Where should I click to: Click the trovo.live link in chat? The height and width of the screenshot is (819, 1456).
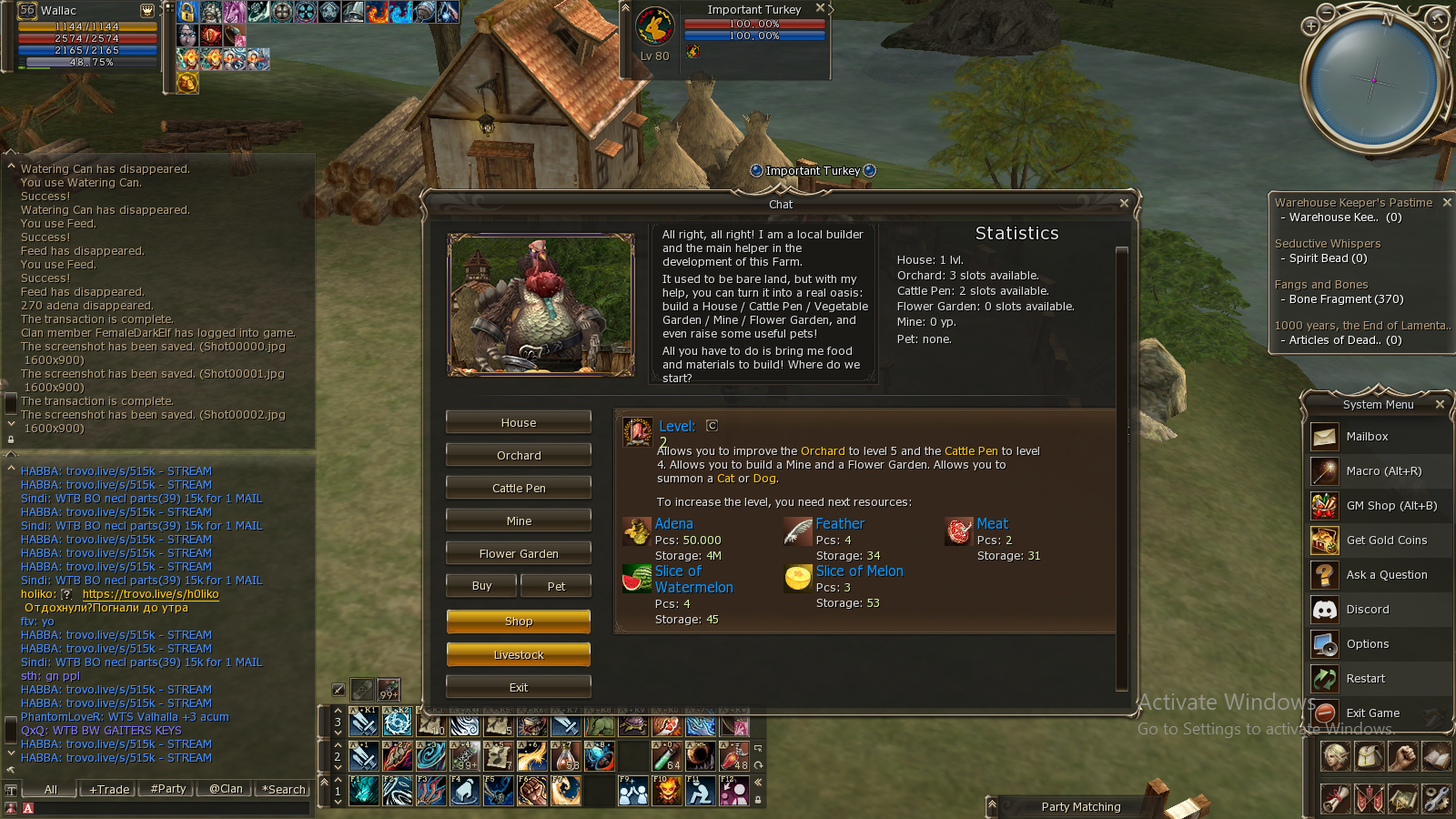tap(150, 594)
